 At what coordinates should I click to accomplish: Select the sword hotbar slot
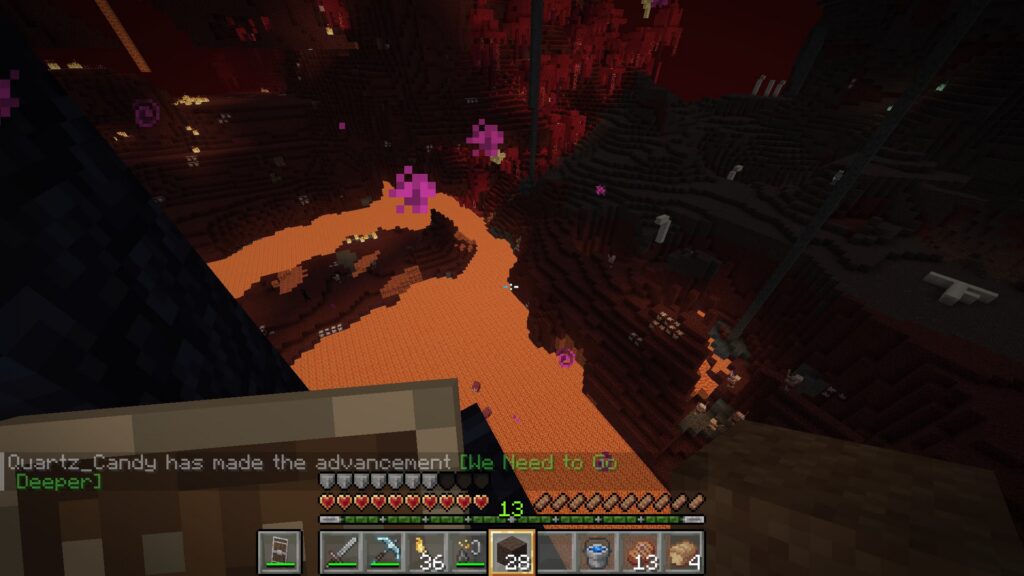[x=340, y=552]
